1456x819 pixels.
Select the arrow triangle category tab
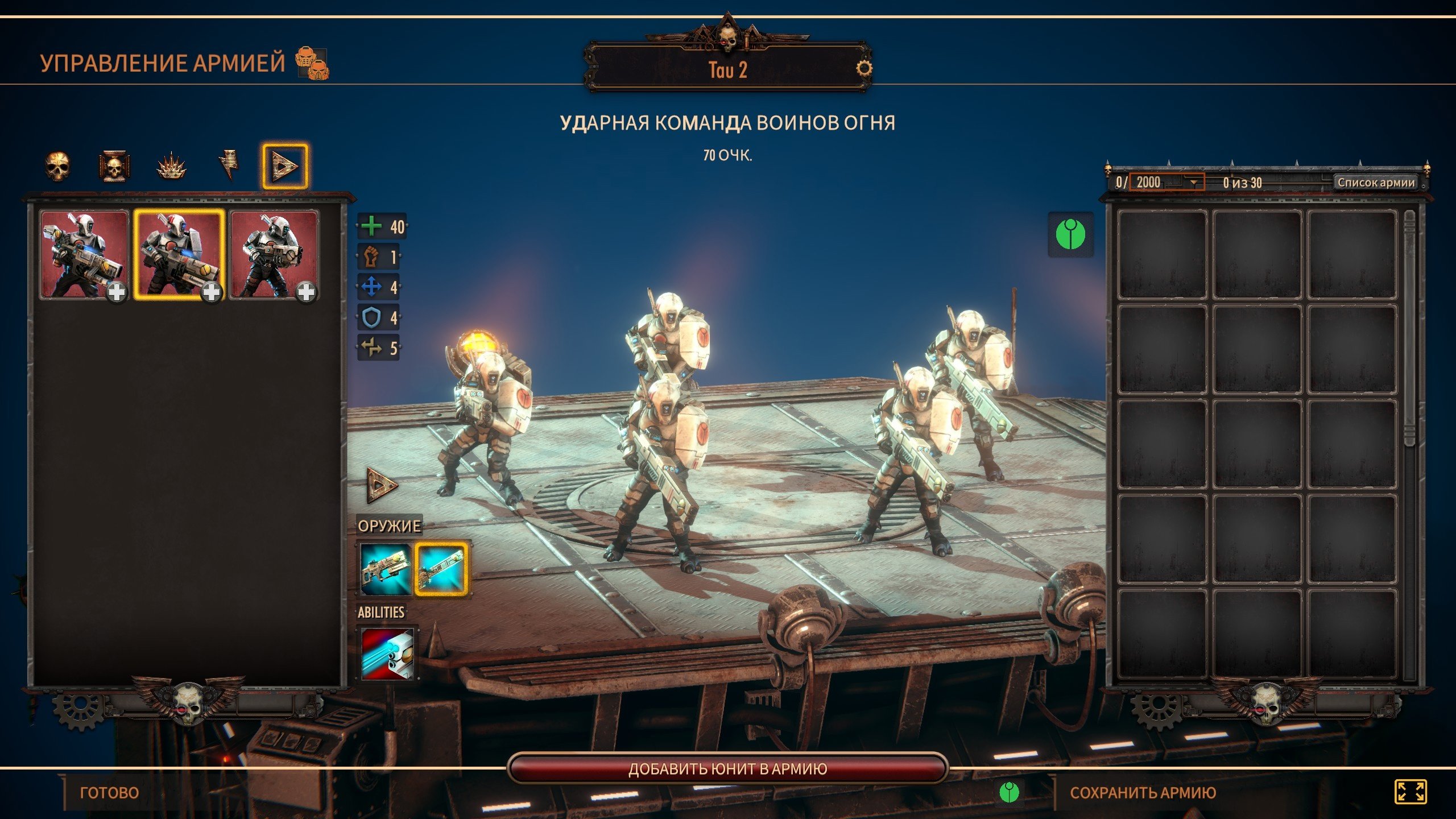pos(284,167)
